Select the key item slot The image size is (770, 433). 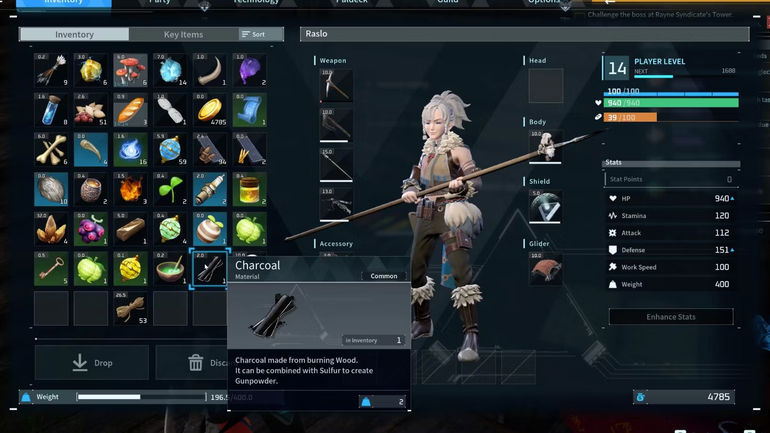coord(51,268)
